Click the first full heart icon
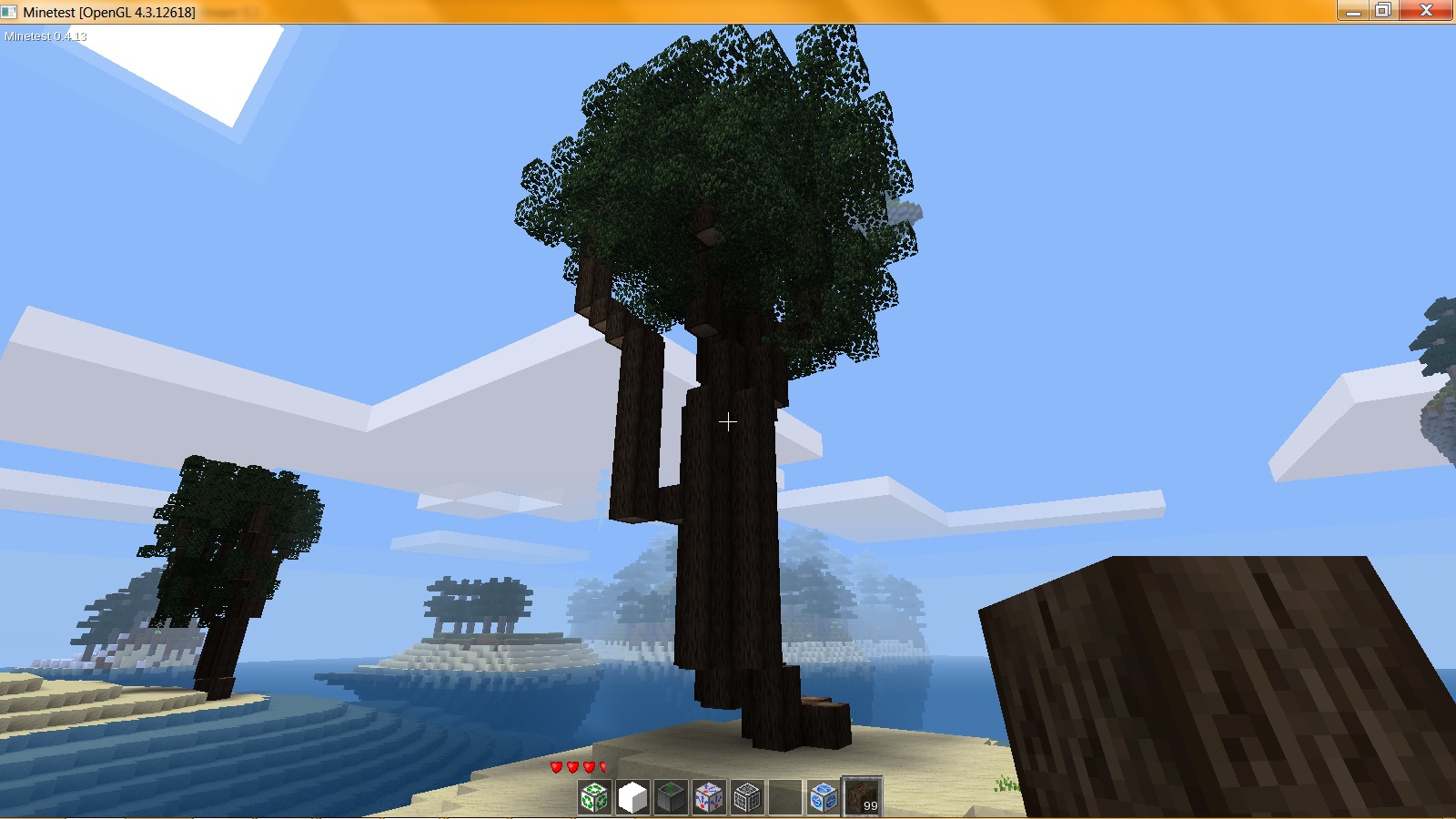This screenshot has height=819, width=1456. coord(556,767)
